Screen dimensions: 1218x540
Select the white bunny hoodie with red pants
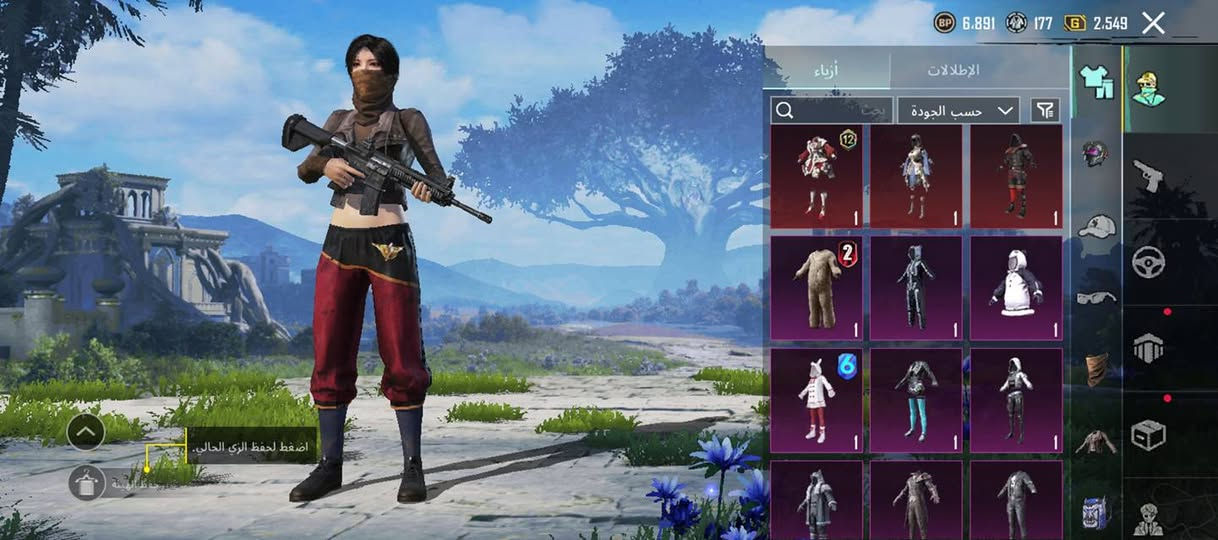[817, 400]
